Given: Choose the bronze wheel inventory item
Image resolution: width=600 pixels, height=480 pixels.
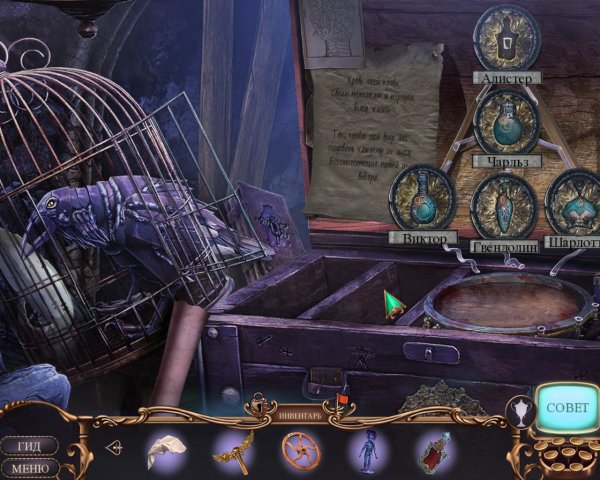Looking at the screenshot, I should (298, 449).
